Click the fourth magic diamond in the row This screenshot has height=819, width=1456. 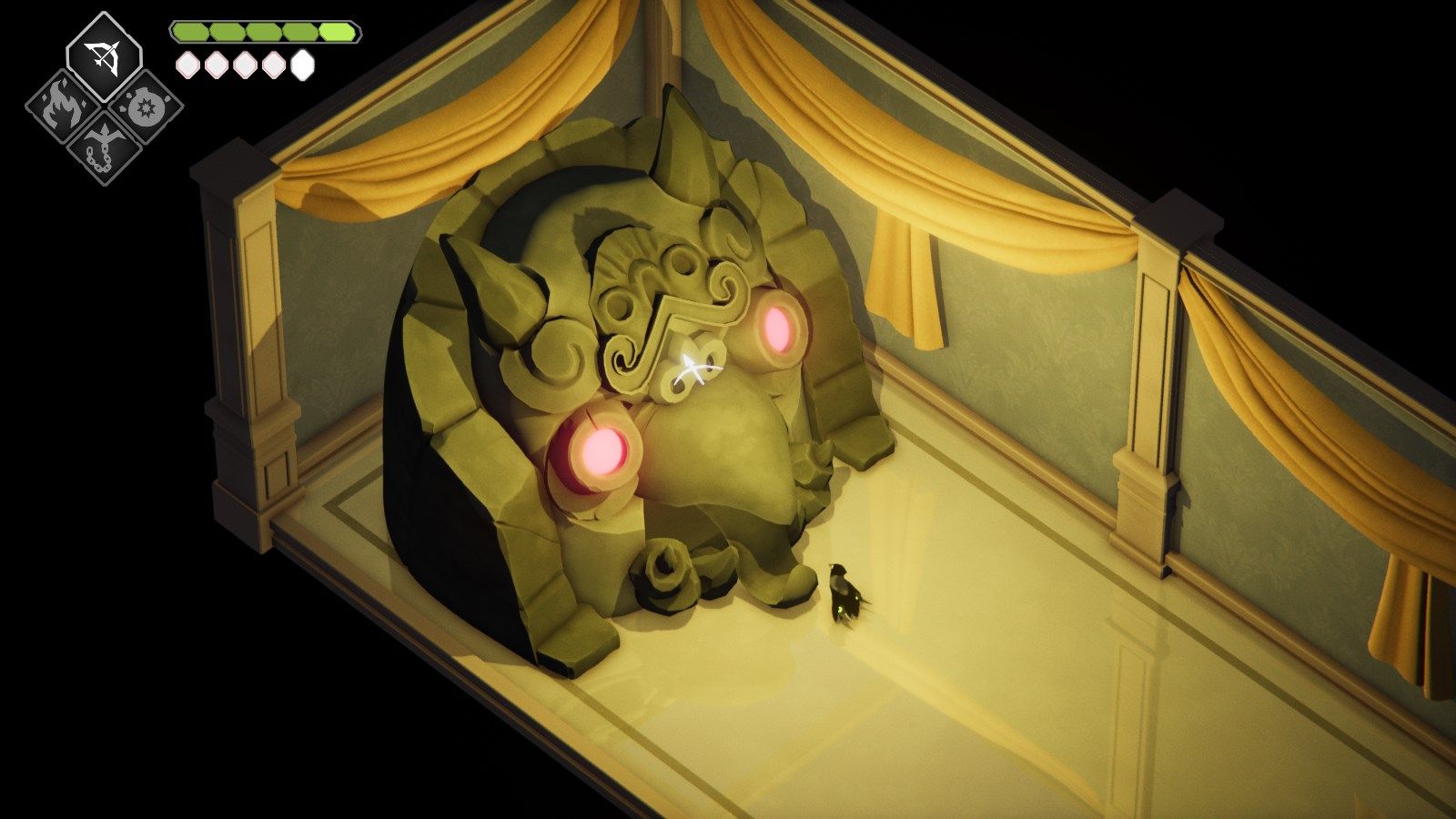(x=274, y=65)
